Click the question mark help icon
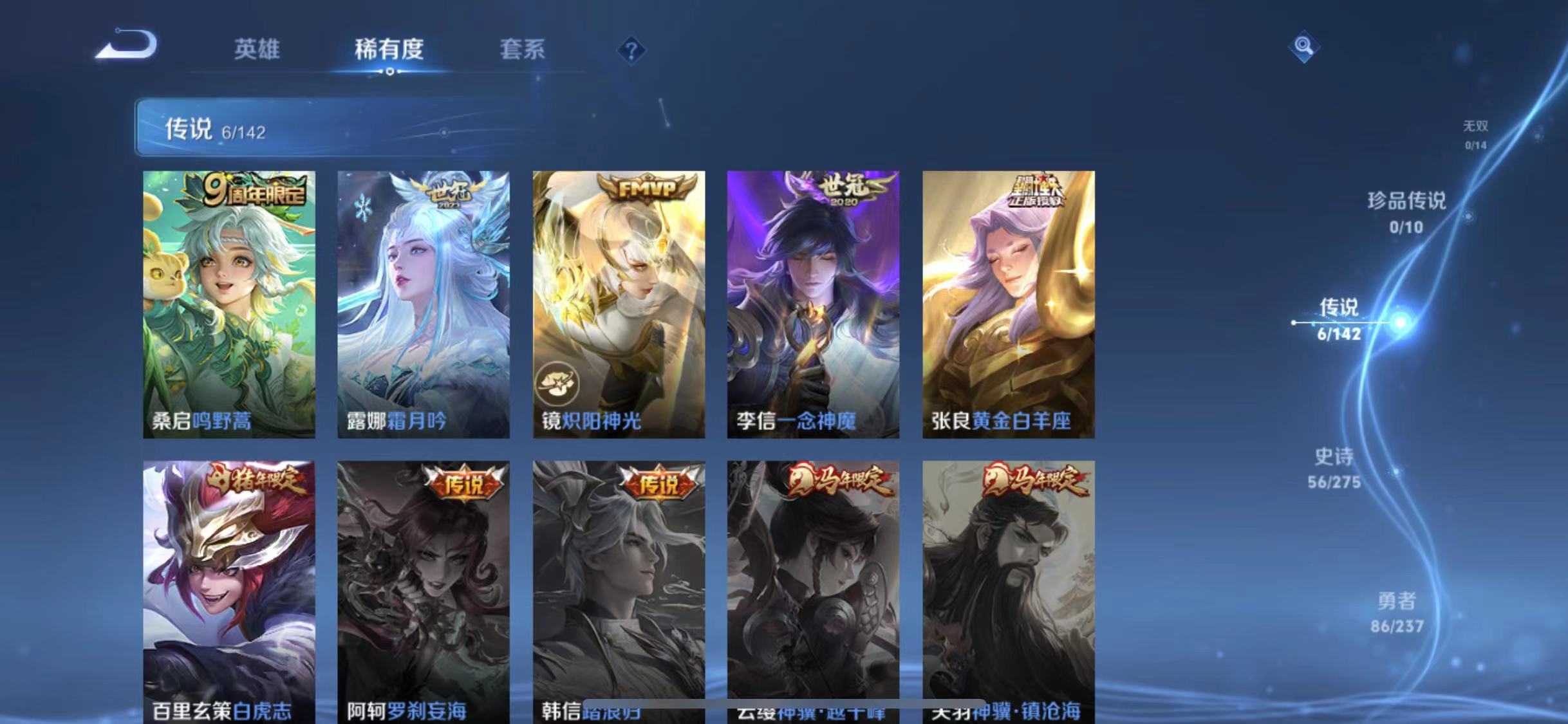 coord(631,50)
